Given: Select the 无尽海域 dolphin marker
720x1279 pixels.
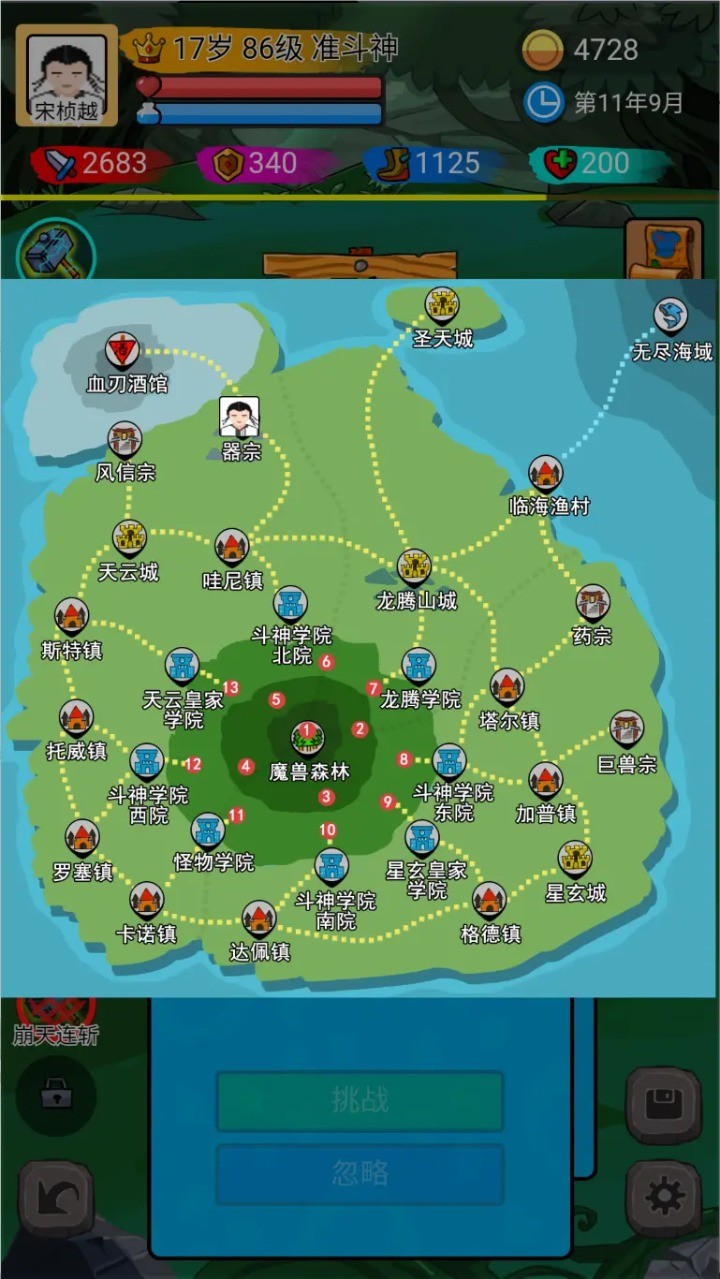Looking at the screenshot, I should click(x=671, y=317).
